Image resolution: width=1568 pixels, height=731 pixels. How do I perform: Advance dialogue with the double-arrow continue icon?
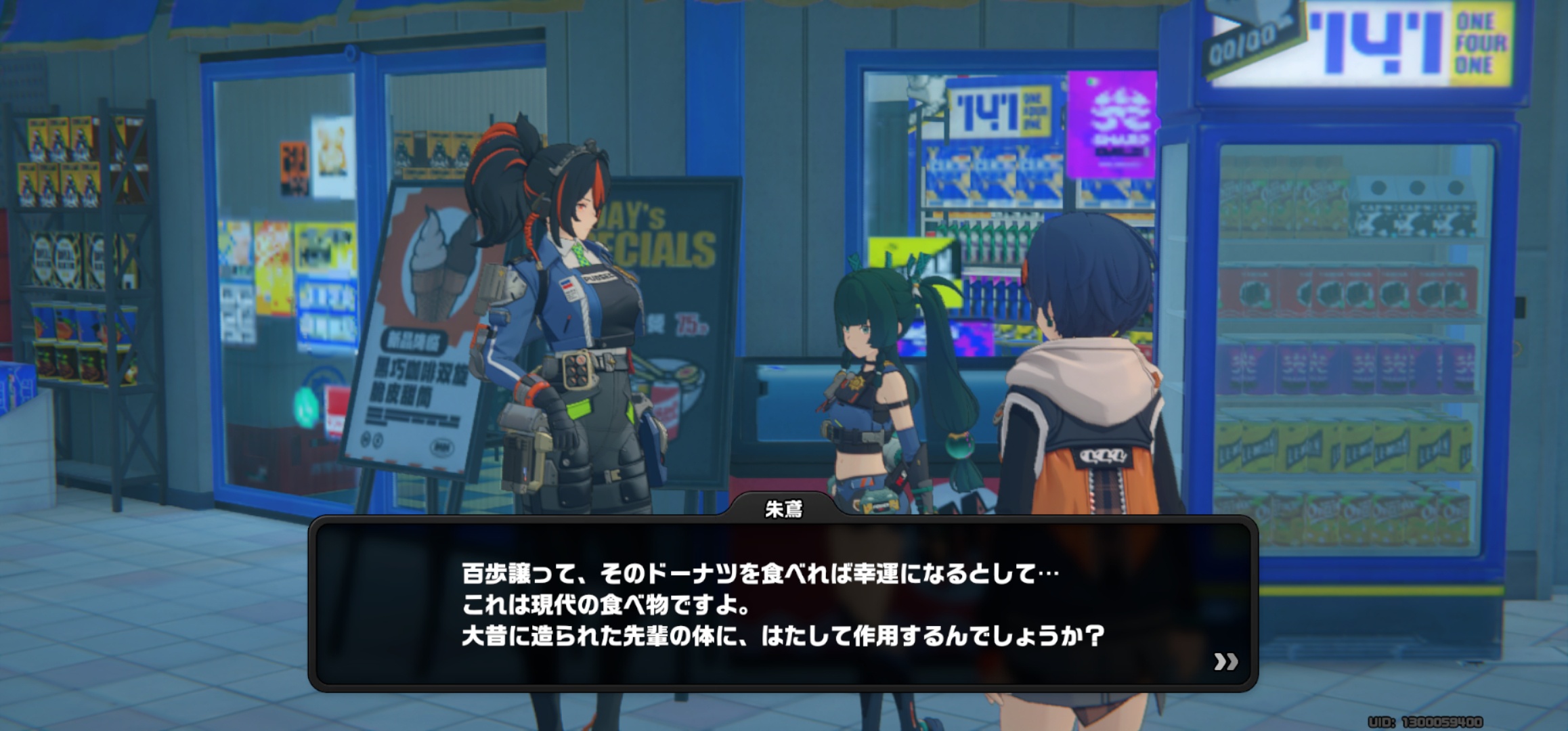pos(1225,661)
